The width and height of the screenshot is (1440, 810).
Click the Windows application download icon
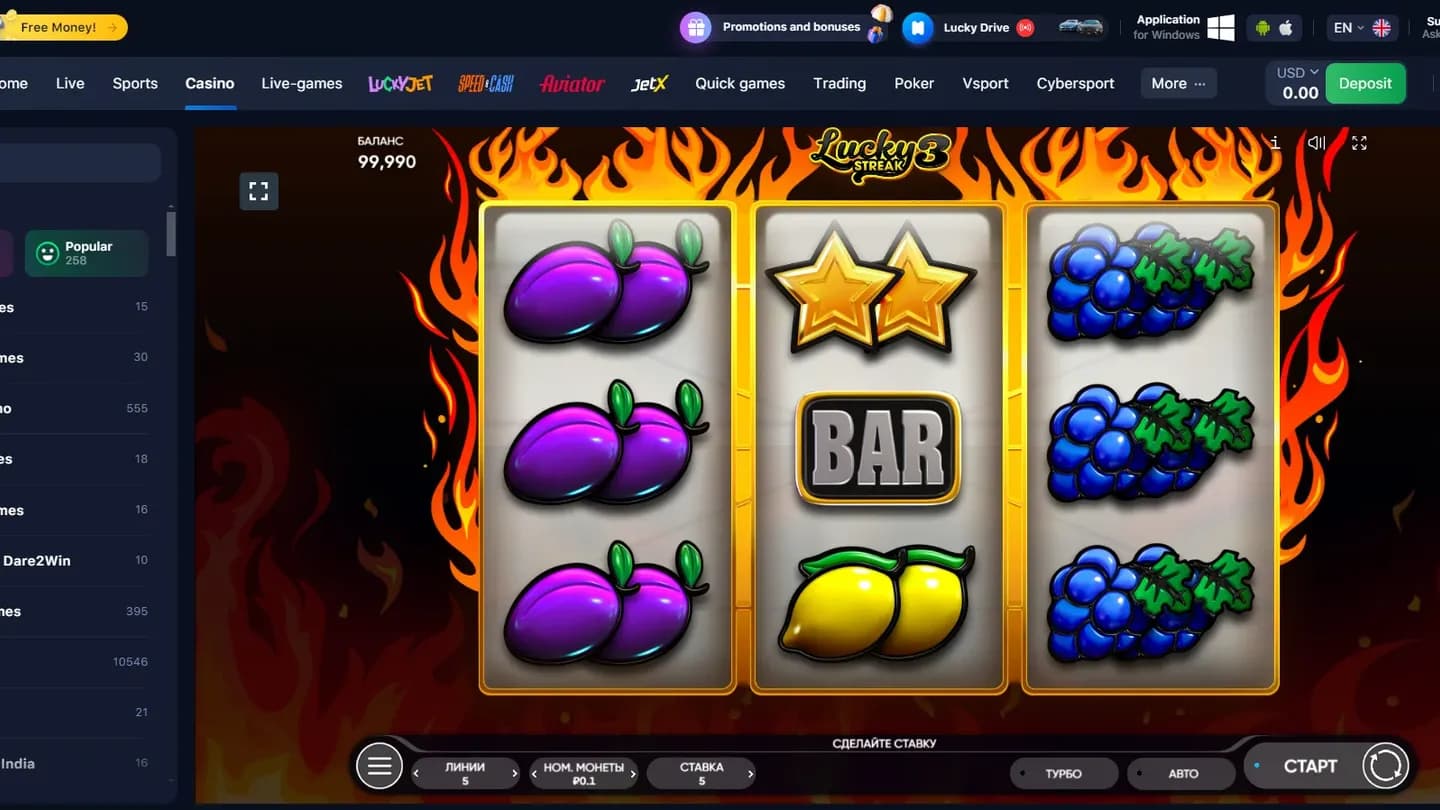point(1220,27)
